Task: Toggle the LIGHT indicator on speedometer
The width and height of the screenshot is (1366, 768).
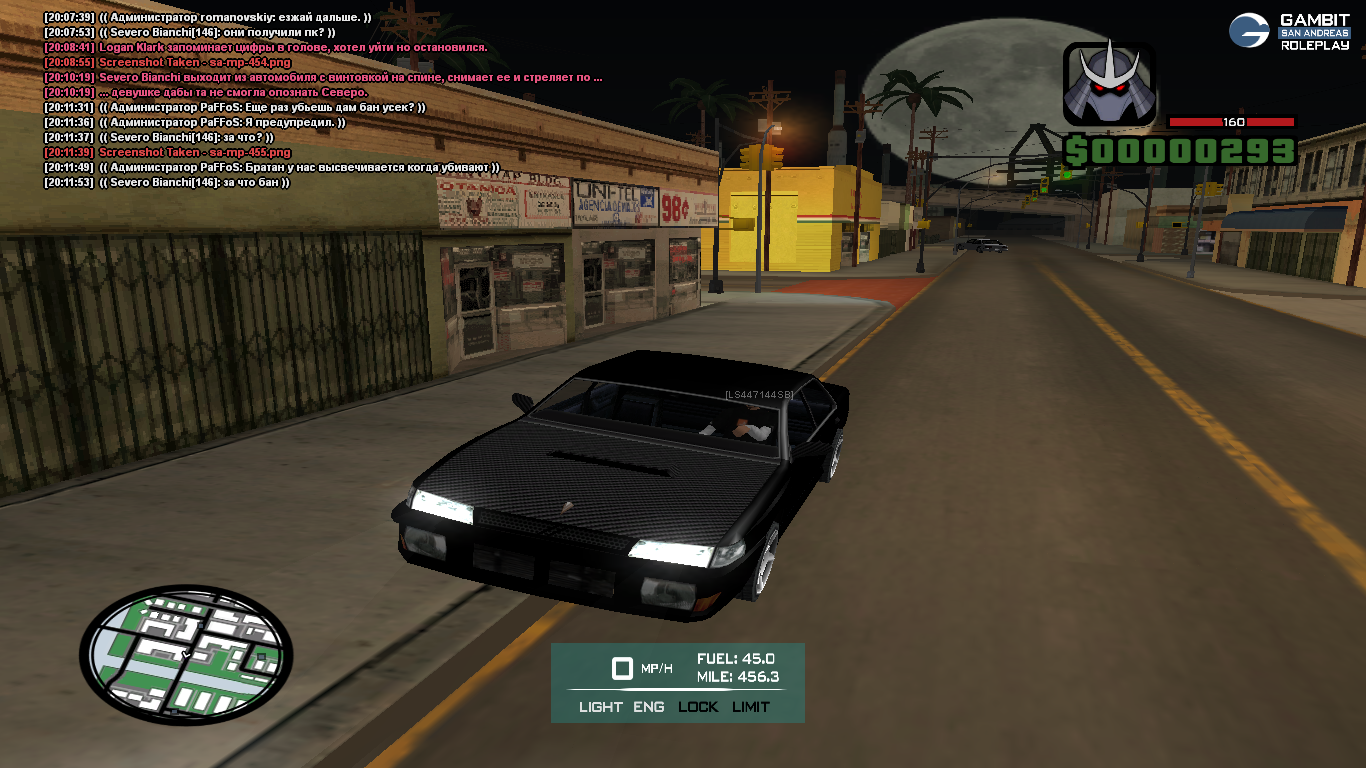Action: click(x=600, y=707)
